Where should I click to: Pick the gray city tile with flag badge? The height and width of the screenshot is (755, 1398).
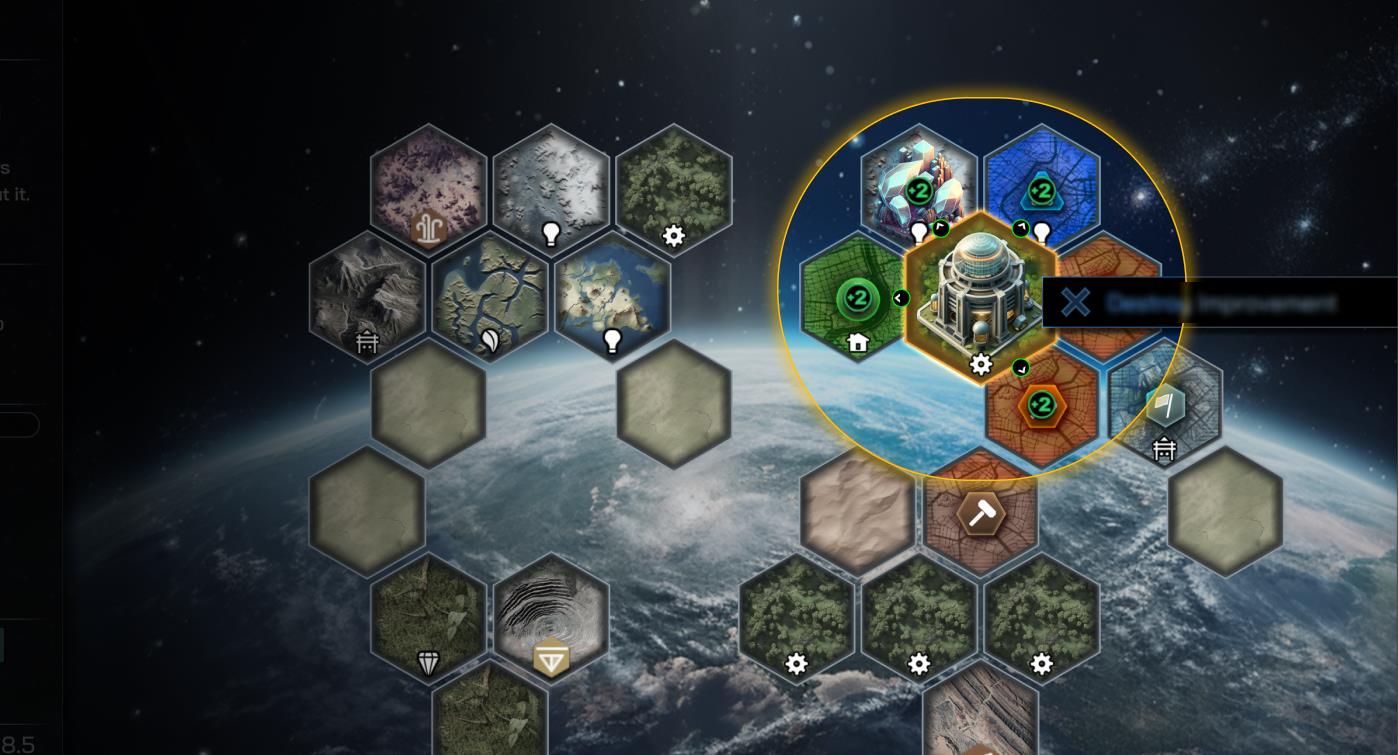tap(1165, 407)
